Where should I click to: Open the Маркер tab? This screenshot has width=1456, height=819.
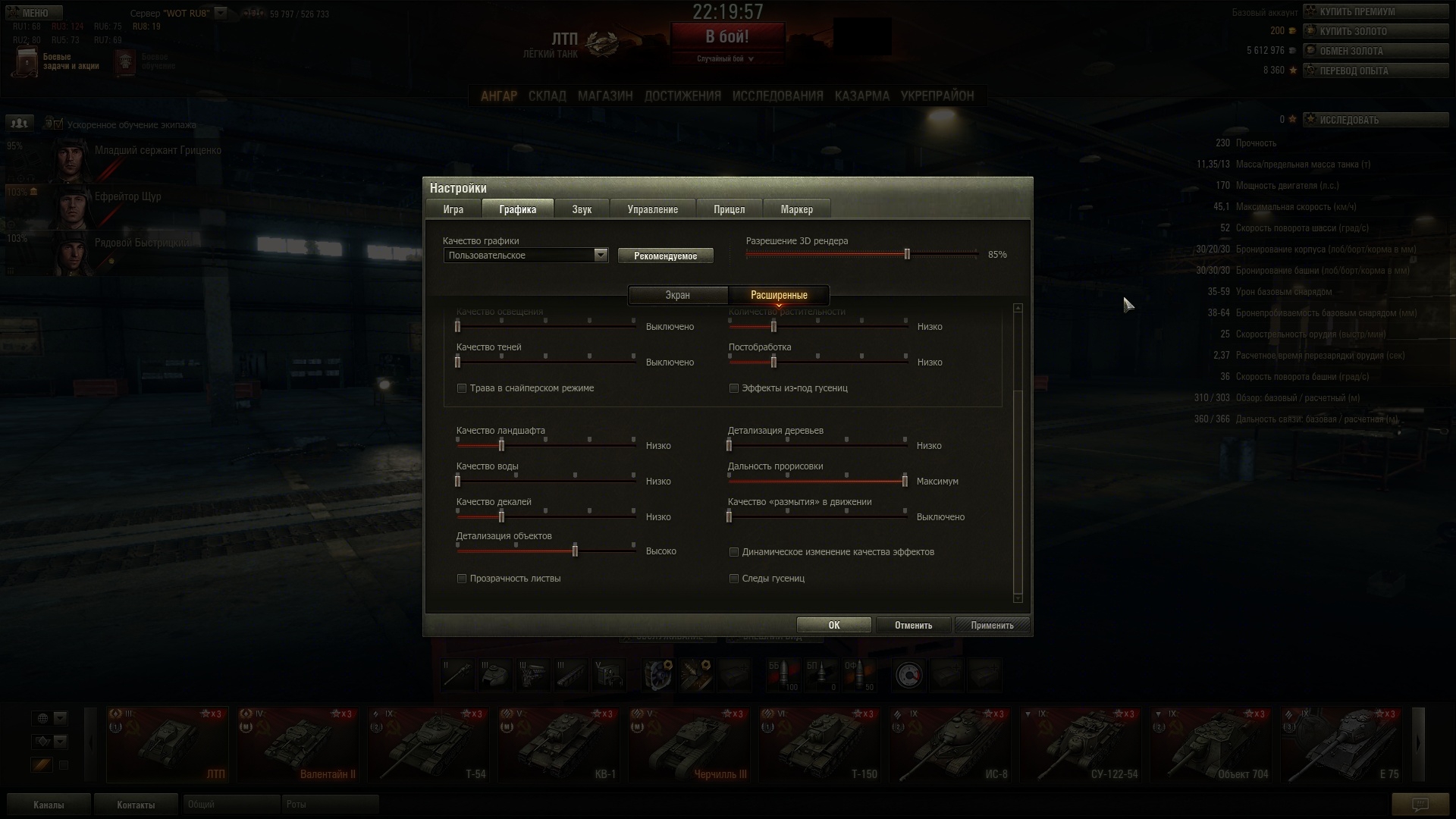(x=796, y=209)
